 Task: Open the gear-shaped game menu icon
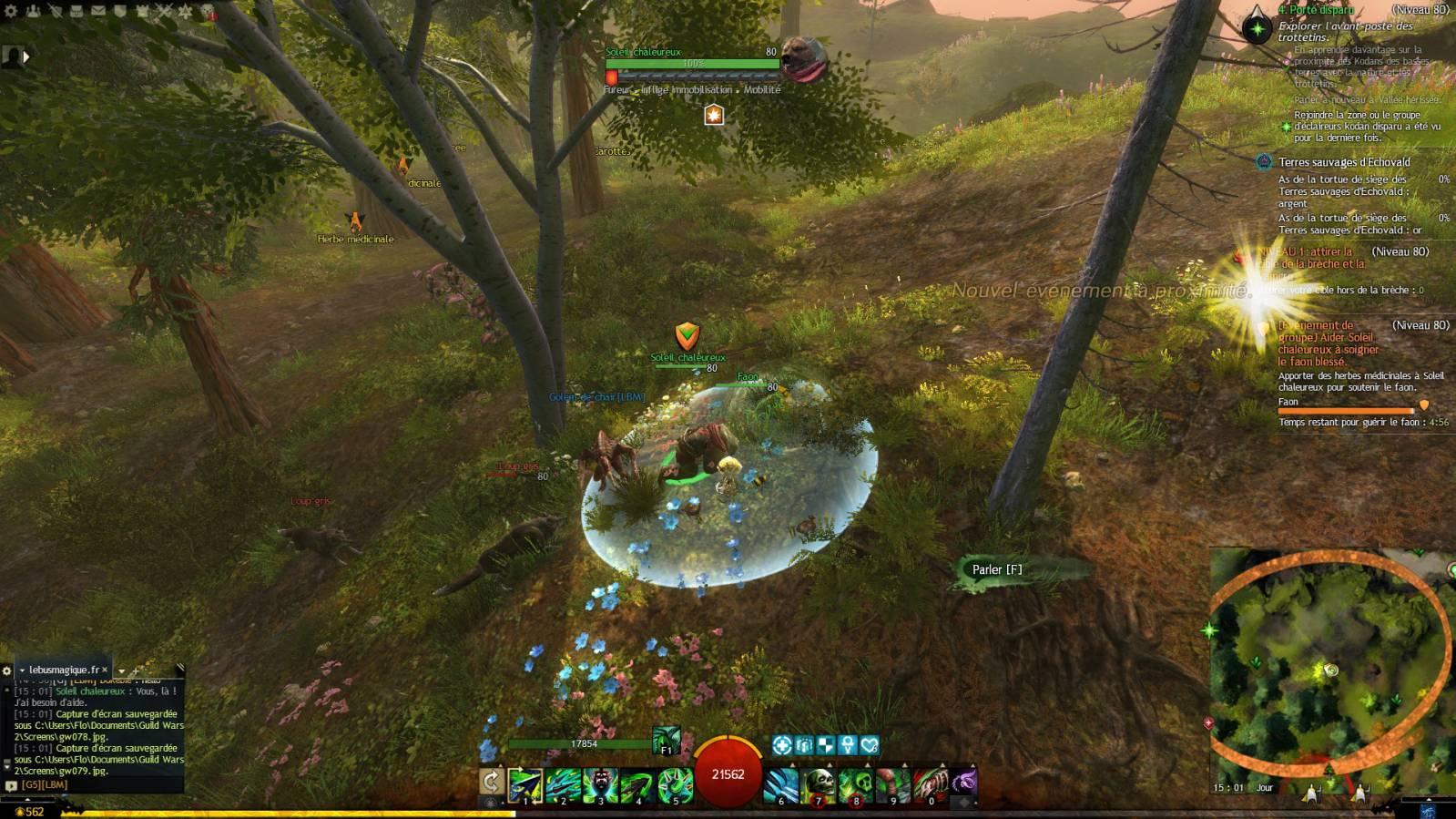(x=11, y=12)
